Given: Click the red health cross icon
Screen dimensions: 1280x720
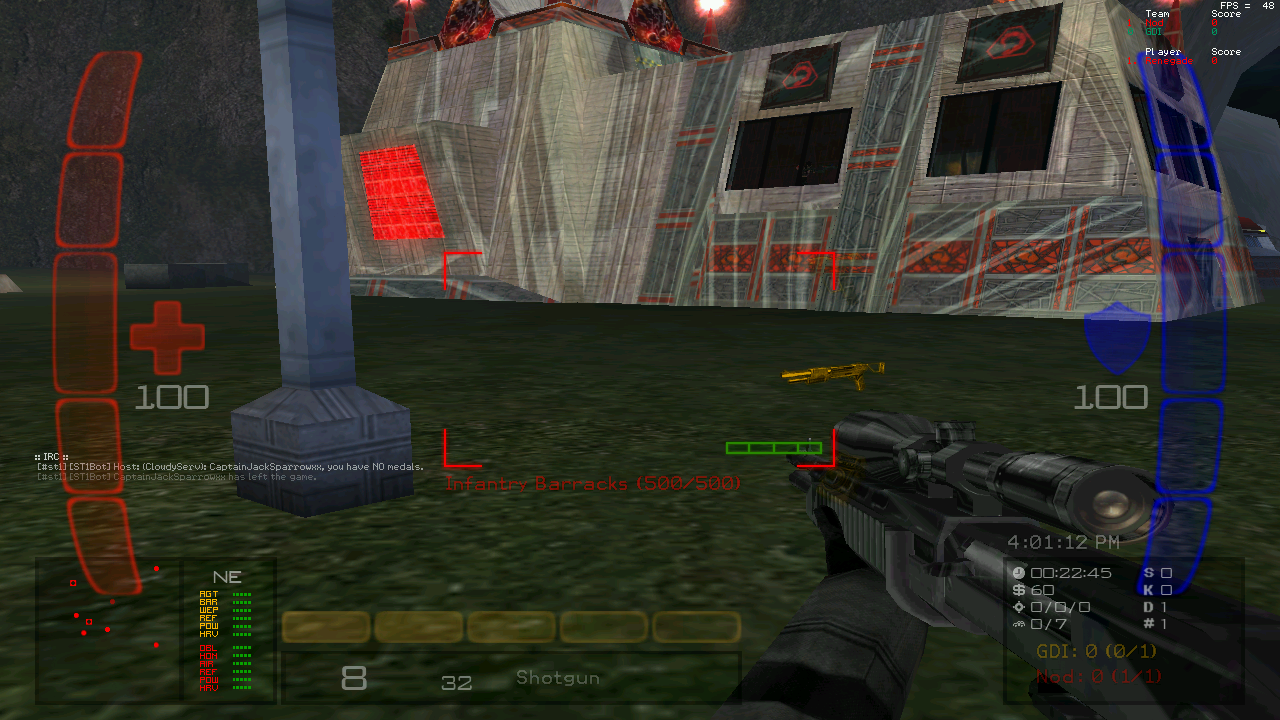Looking at the screenshot, I should coord(167,338).
